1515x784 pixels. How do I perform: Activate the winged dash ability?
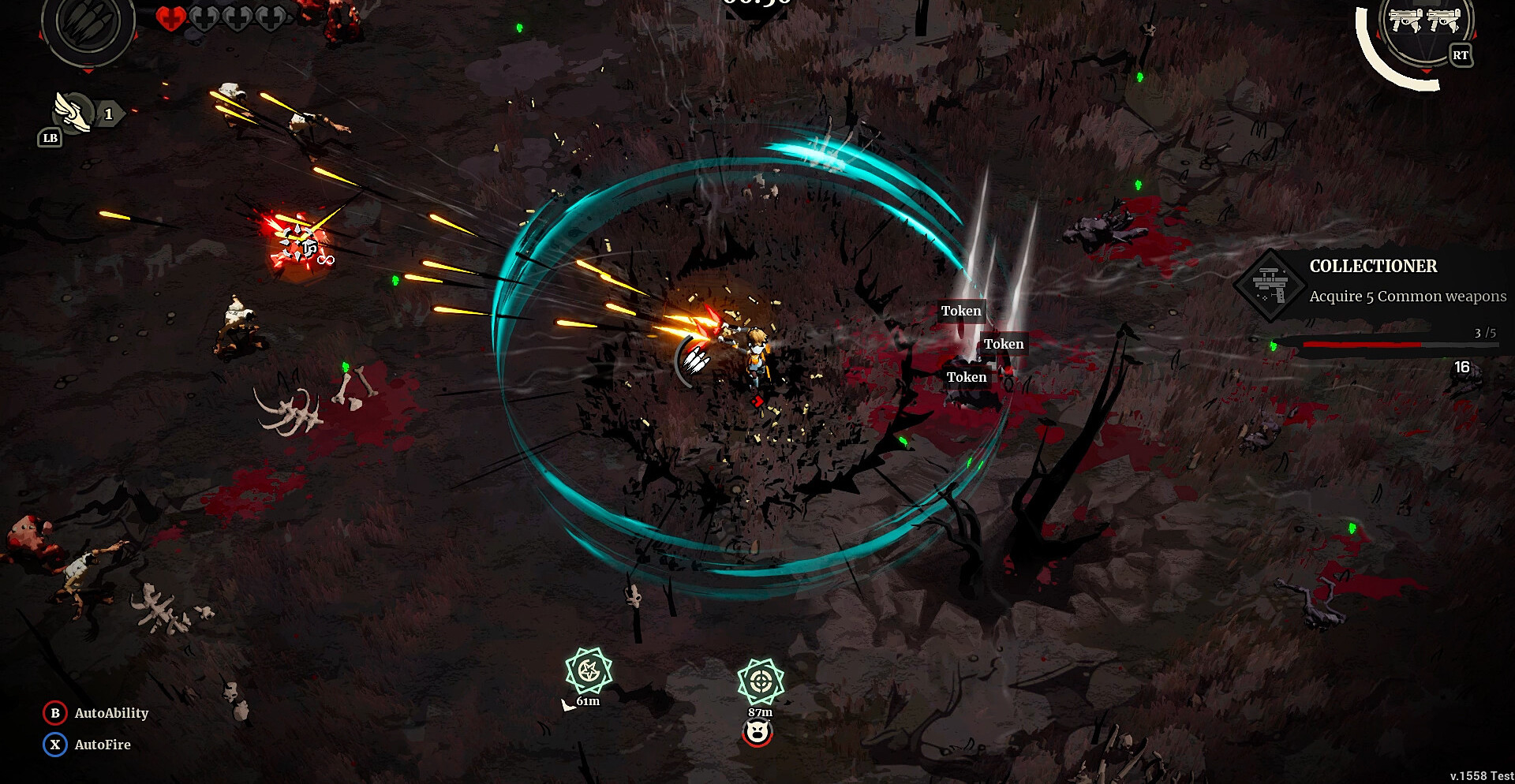click(x=73, y=113)
